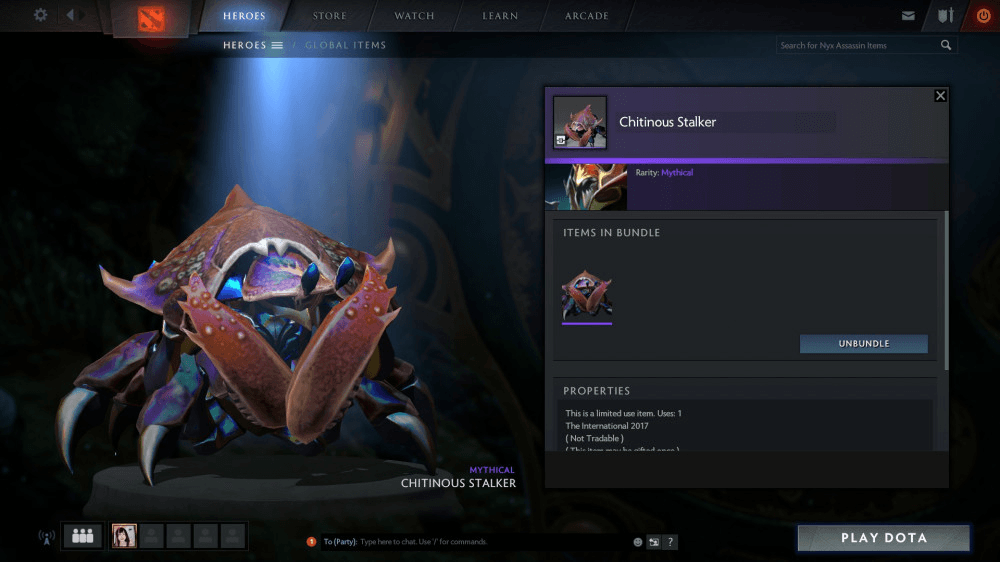Open the Store tab
The width and height of the screenshot is (1000, 562).
tap(329, 16)
